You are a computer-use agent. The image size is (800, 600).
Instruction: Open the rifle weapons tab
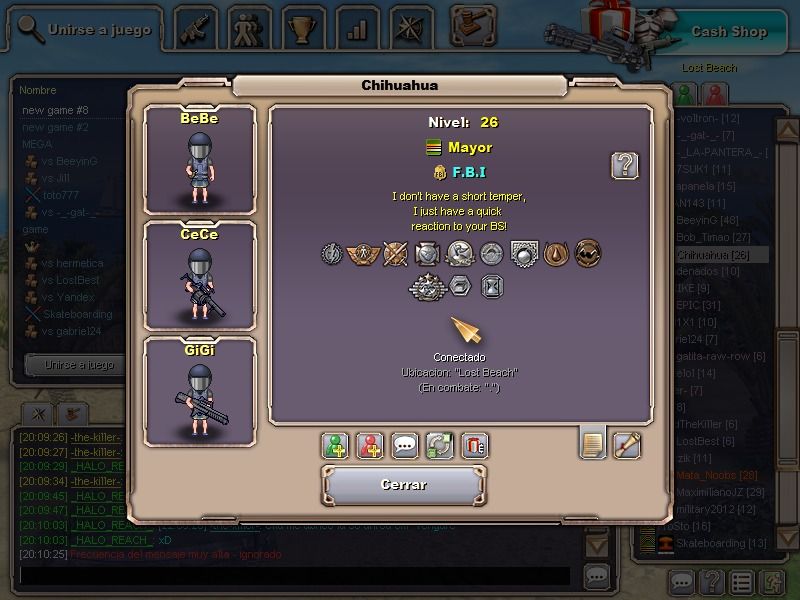[196, 28]
